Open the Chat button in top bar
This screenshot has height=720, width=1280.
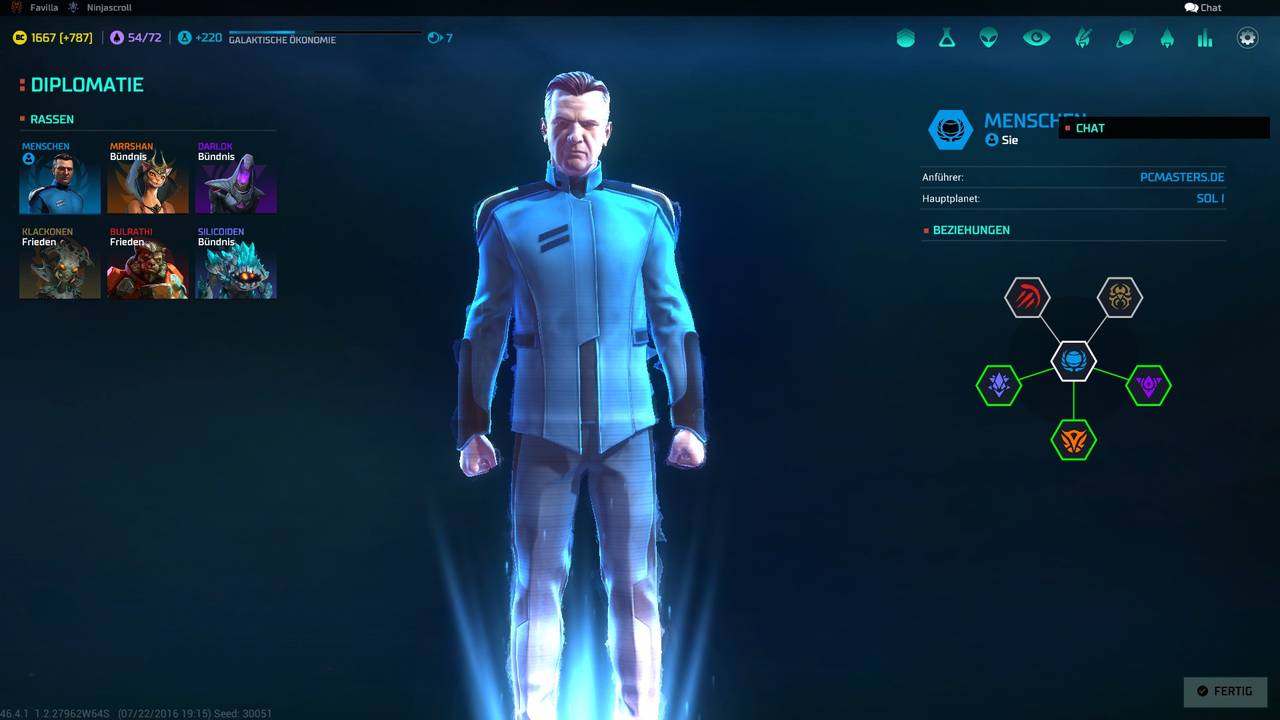(1203, 8)
